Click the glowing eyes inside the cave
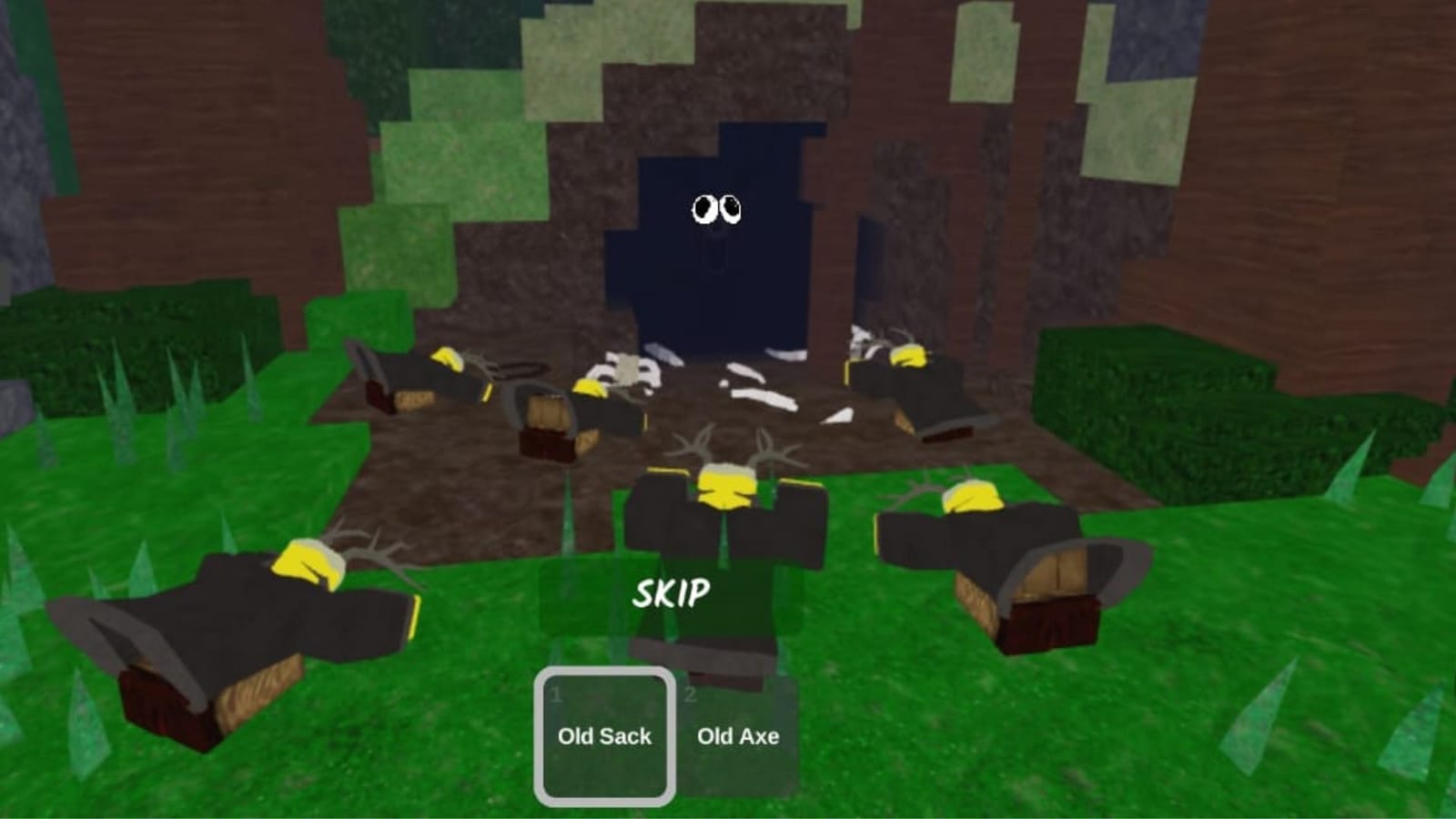 point(717,210)
